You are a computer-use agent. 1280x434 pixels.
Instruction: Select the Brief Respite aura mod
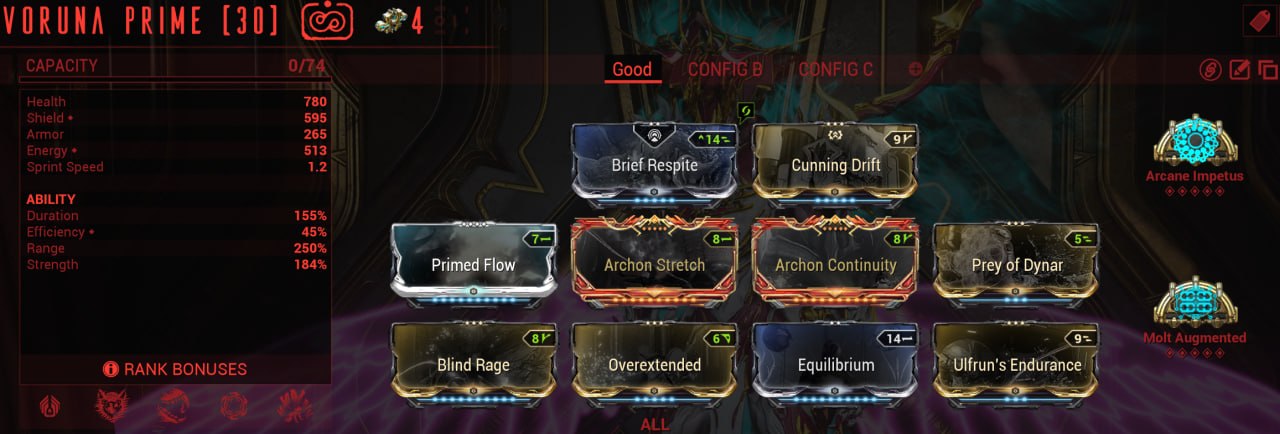pos(654,165)
